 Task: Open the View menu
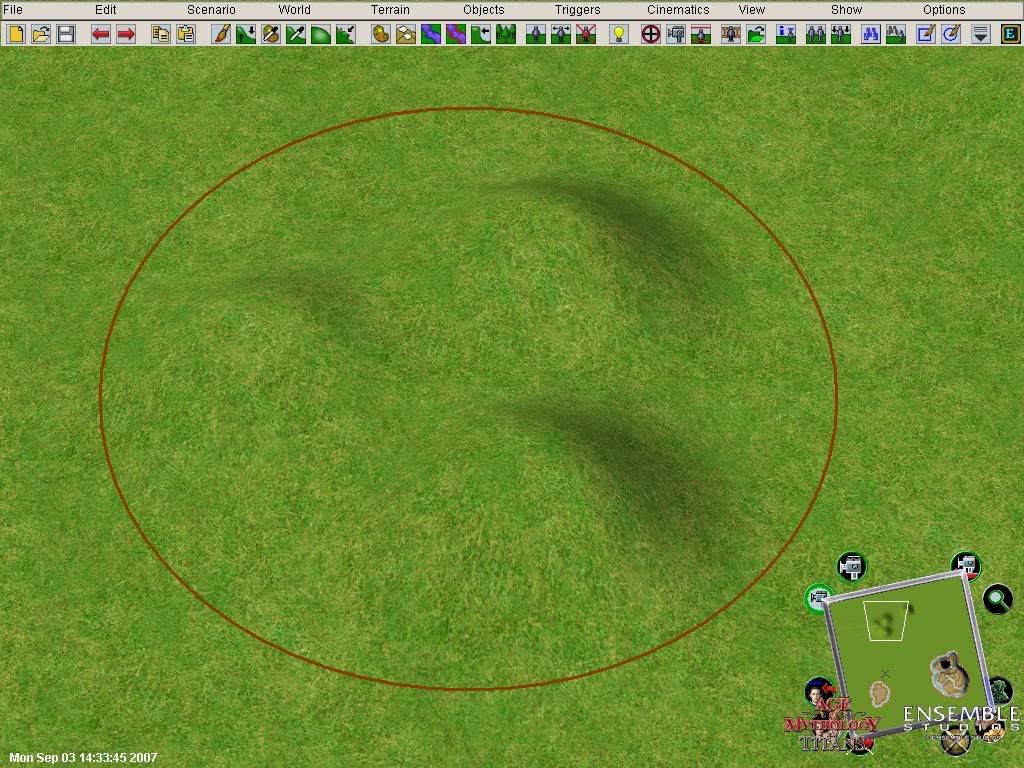pyautogui.click(x=751, y=10)
